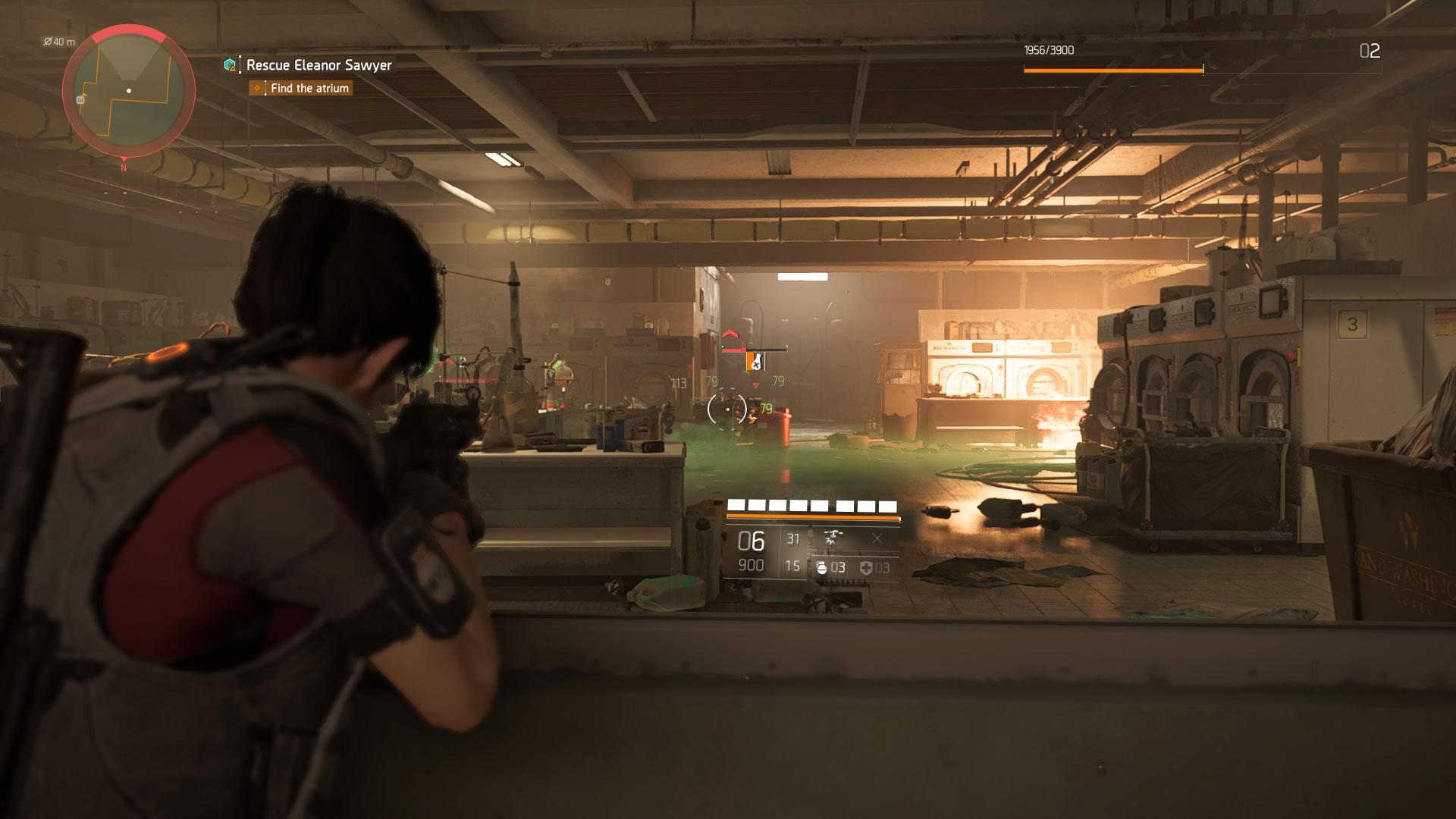Screen dimensions: 1456x819
Task: Click the hexagonal mission type icon
Action: coord(229,67)
